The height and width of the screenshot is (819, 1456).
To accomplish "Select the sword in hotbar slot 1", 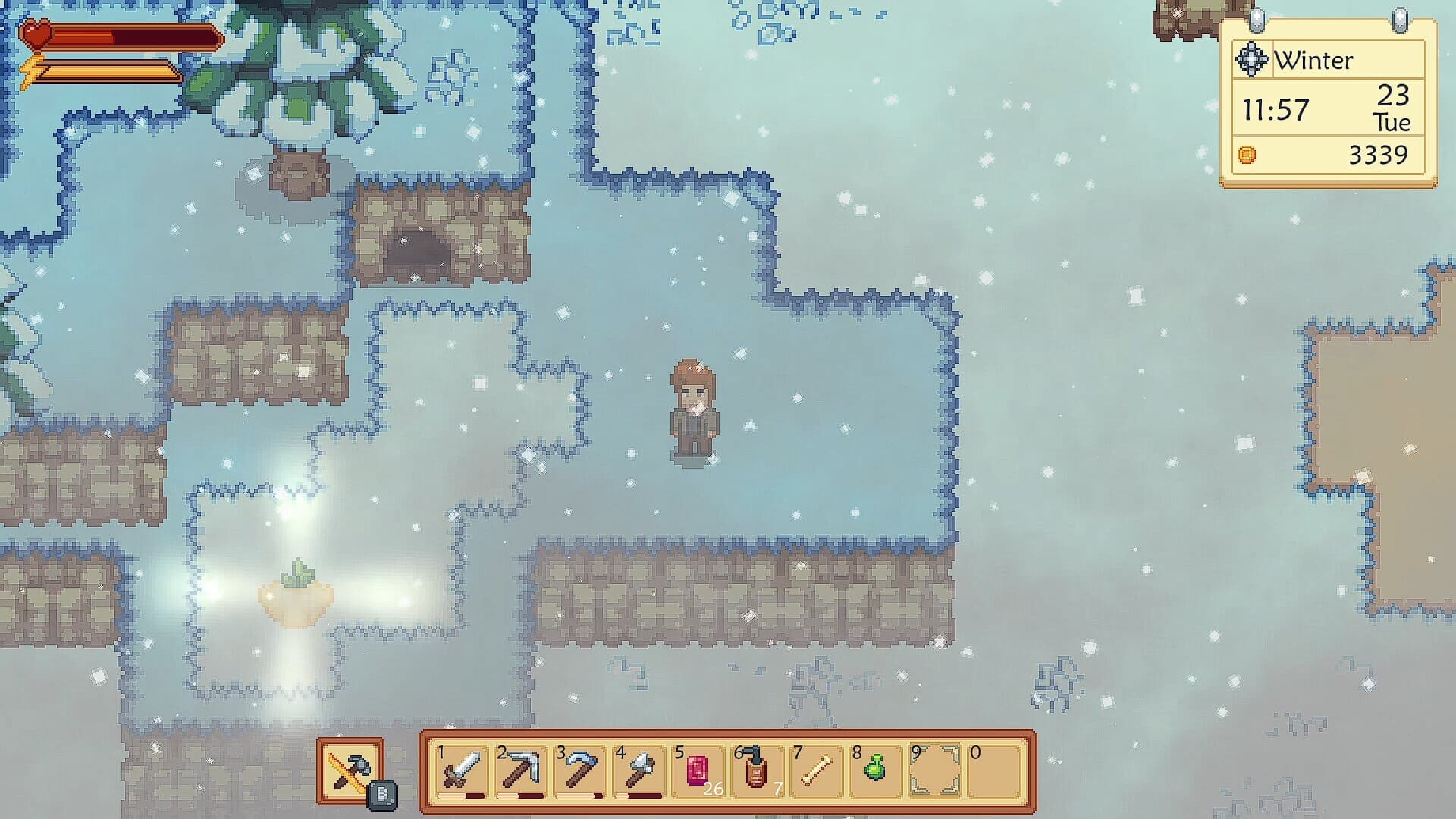I will click(x=461, y=771).
